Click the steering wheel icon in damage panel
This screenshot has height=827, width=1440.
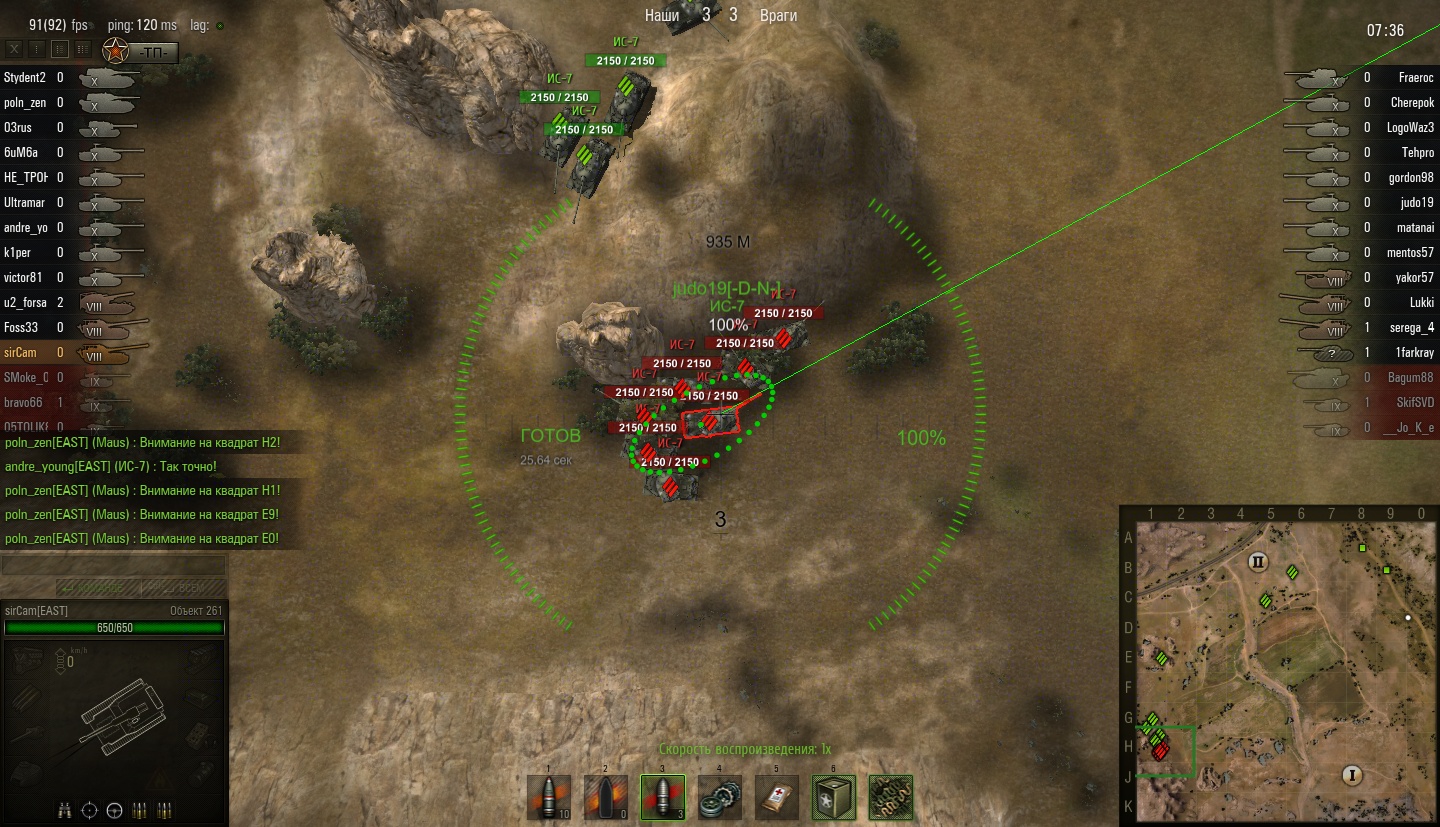click(115, 808)
